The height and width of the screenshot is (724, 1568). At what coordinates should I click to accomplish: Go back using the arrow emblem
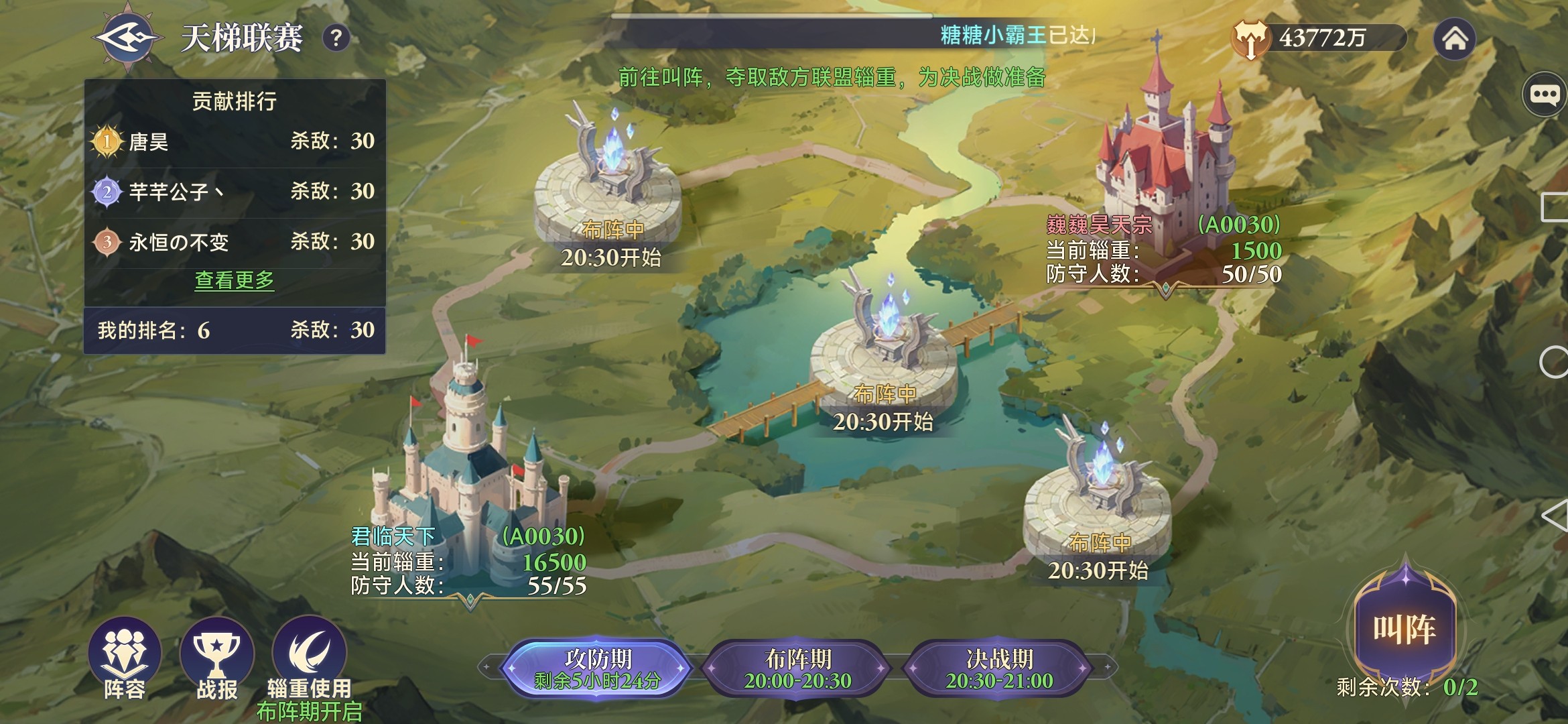point(127,38)
